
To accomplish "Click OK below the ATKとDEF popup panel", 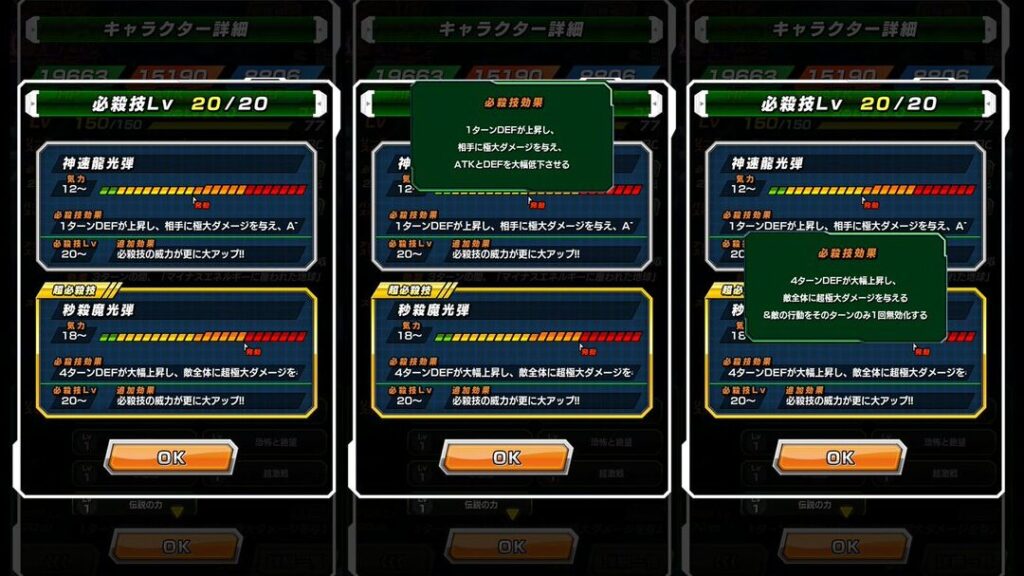I will point(506,457).
